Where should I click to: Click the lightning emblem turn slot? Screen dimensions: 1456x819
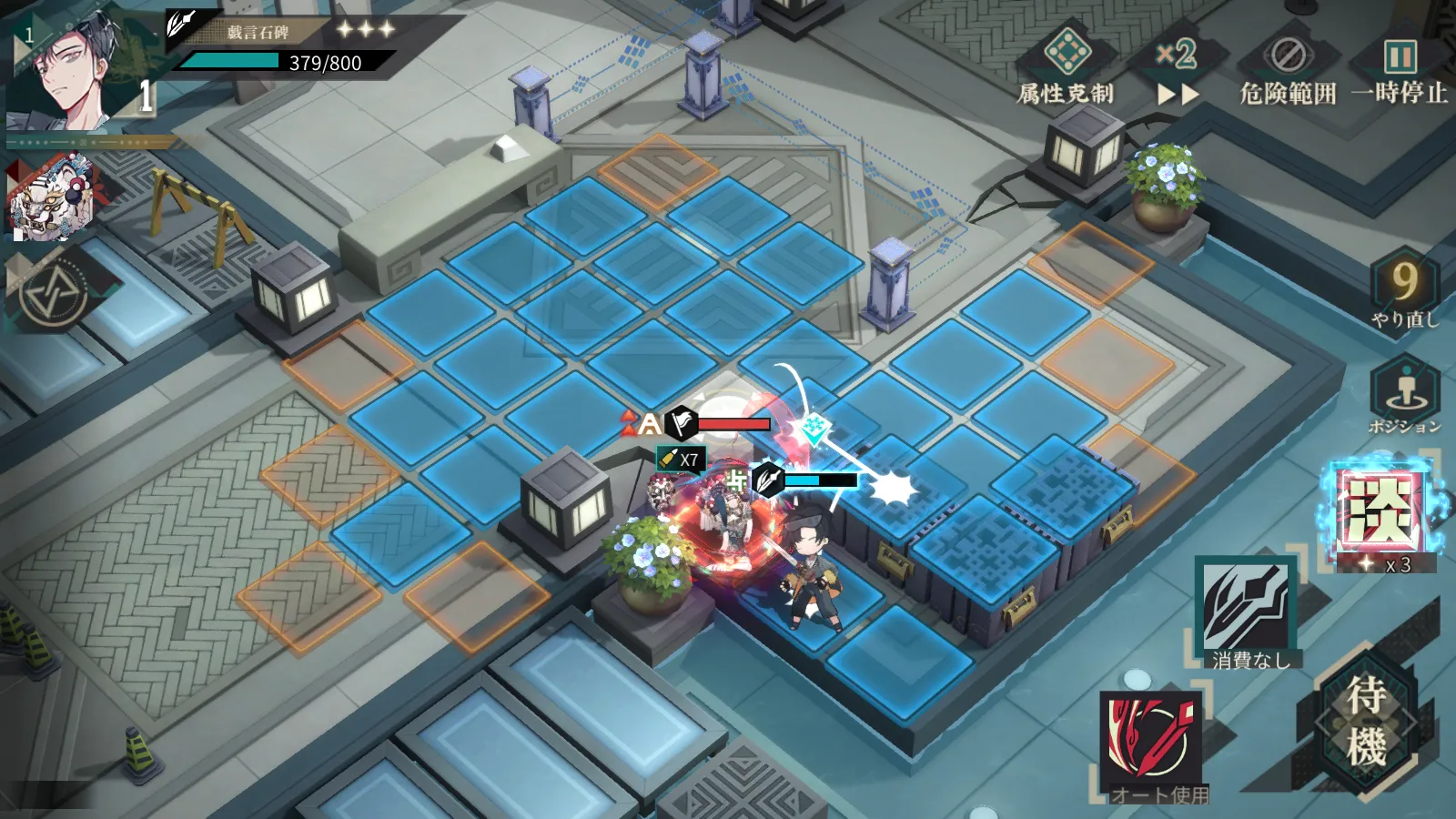[x=53, y=293]
